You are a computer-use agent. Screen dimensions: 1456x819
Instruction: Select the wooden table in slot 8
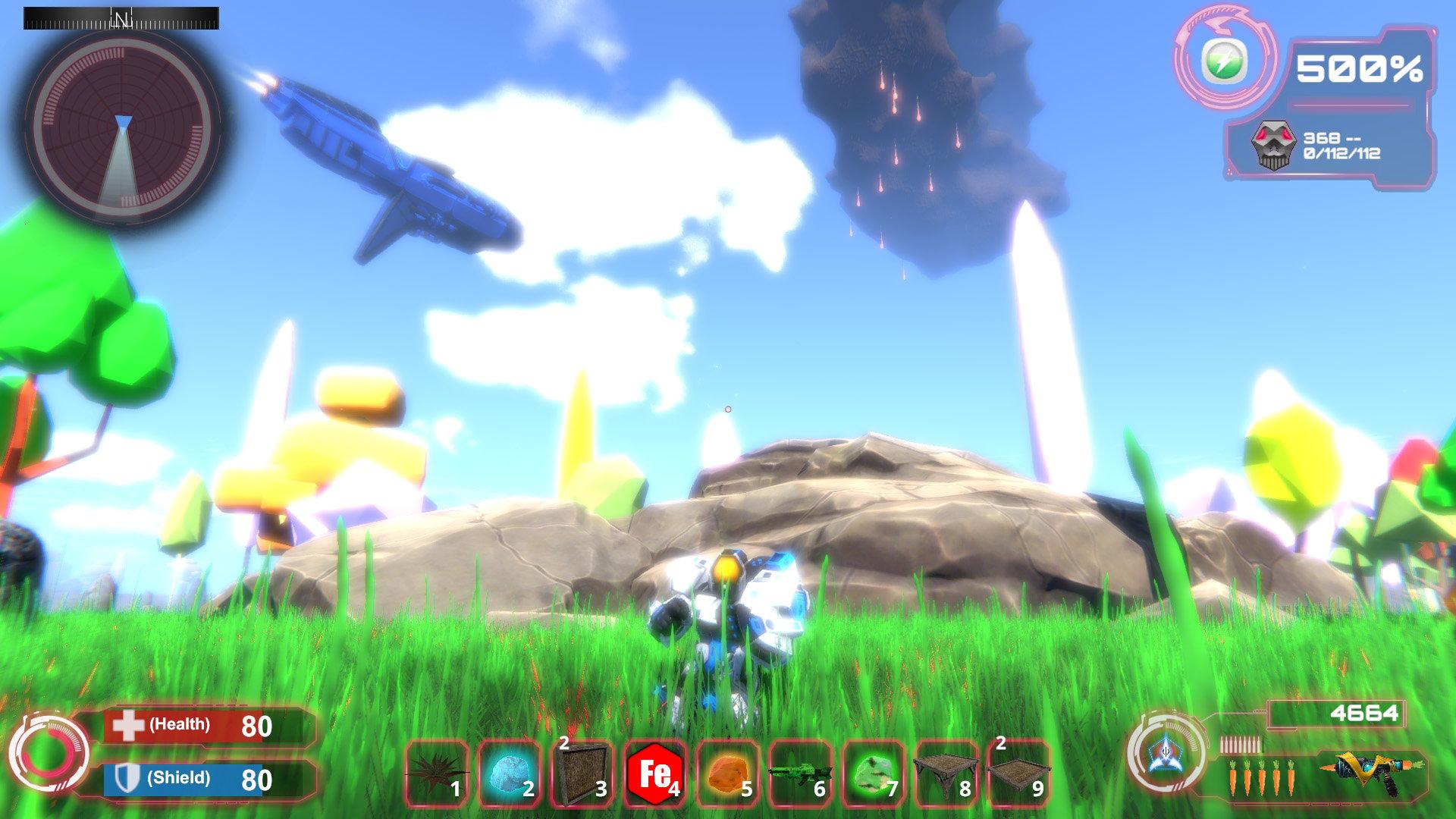tap(946, 773)
